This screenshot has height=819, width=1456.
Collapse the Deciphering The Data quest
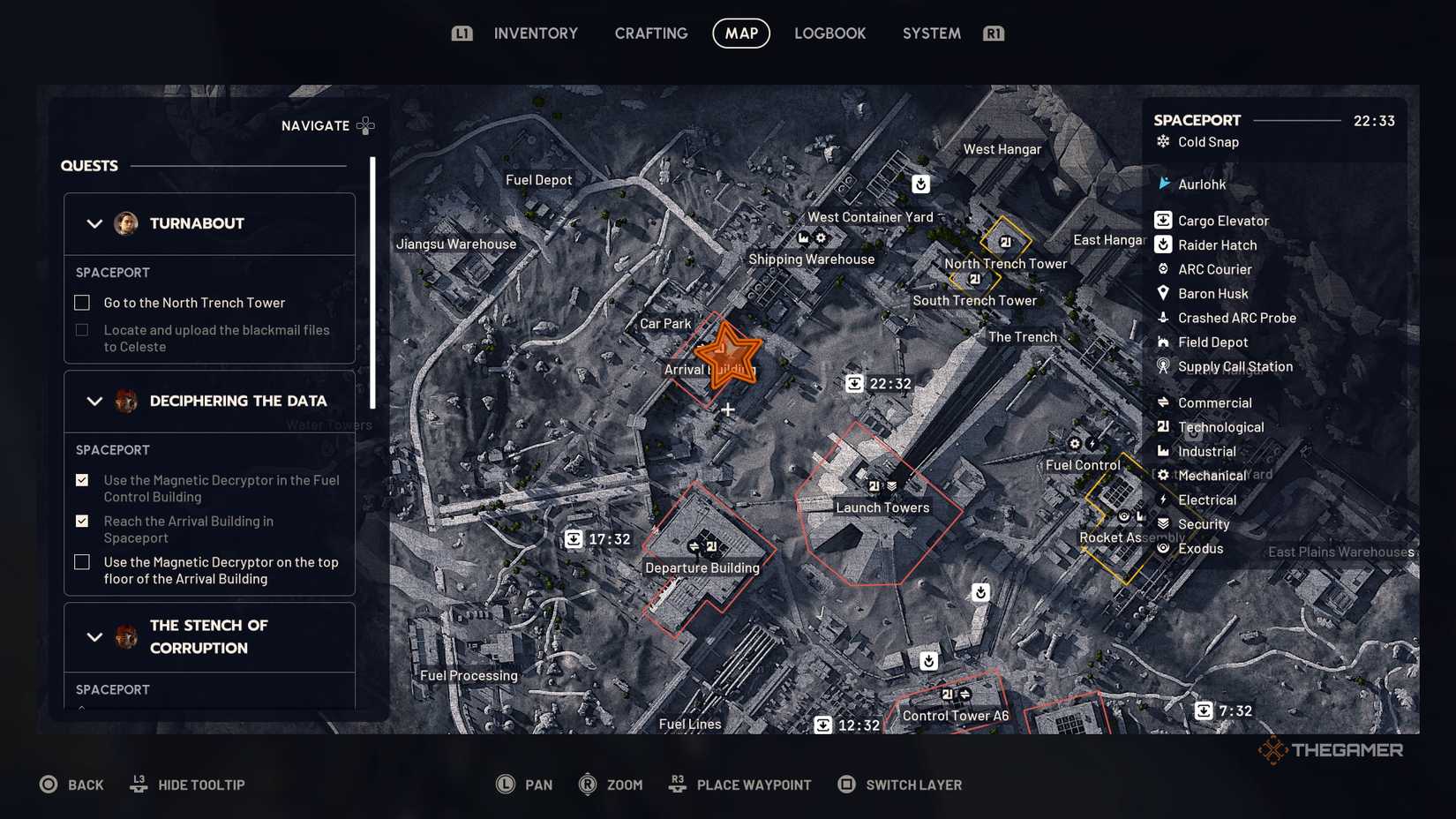(94, 401)
